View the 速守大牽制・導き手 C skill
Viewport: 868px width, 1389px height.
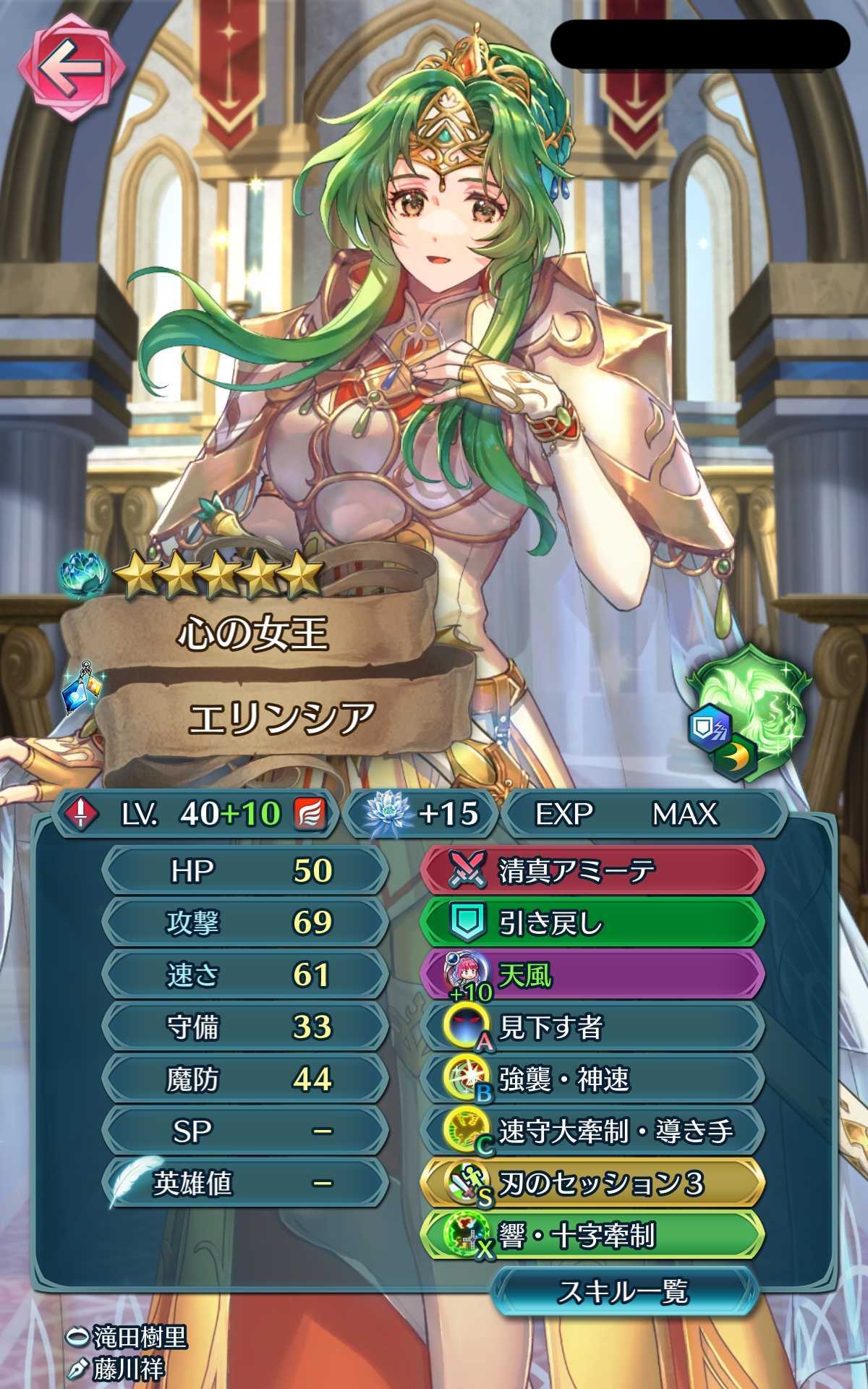(592, 1131)
